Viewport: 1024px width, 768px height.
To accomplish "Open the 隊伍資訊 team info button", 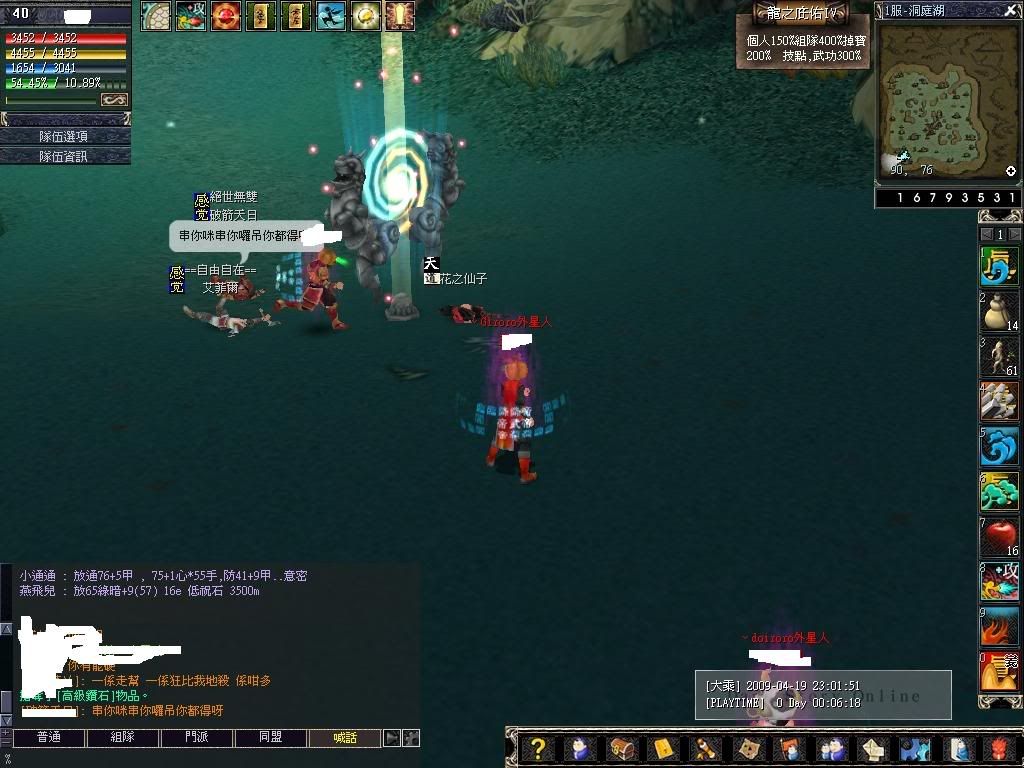I will [x=65, y=156].
